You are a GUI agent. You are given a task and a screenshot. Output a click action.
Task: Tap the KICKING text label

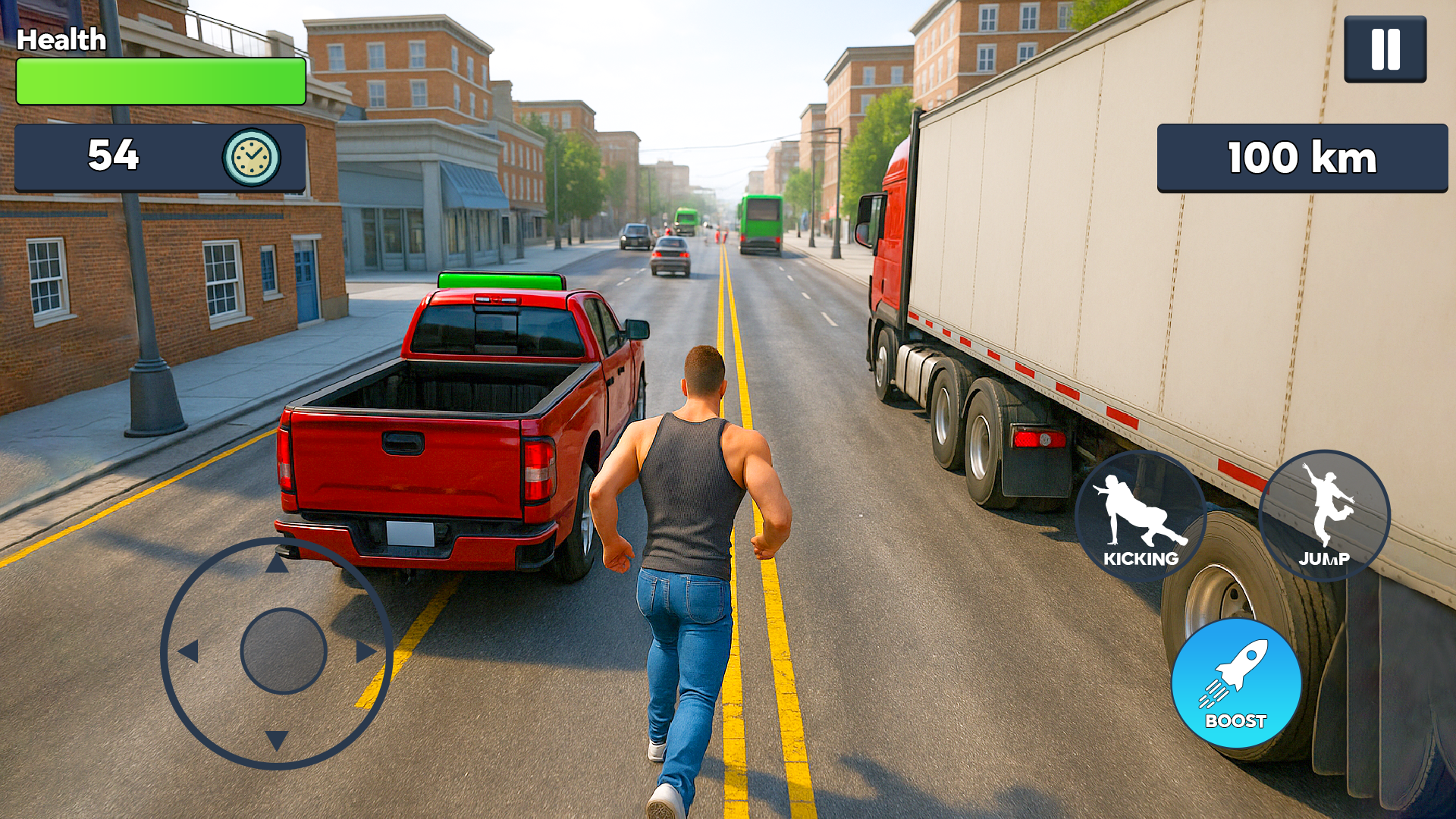point(1141,559)
